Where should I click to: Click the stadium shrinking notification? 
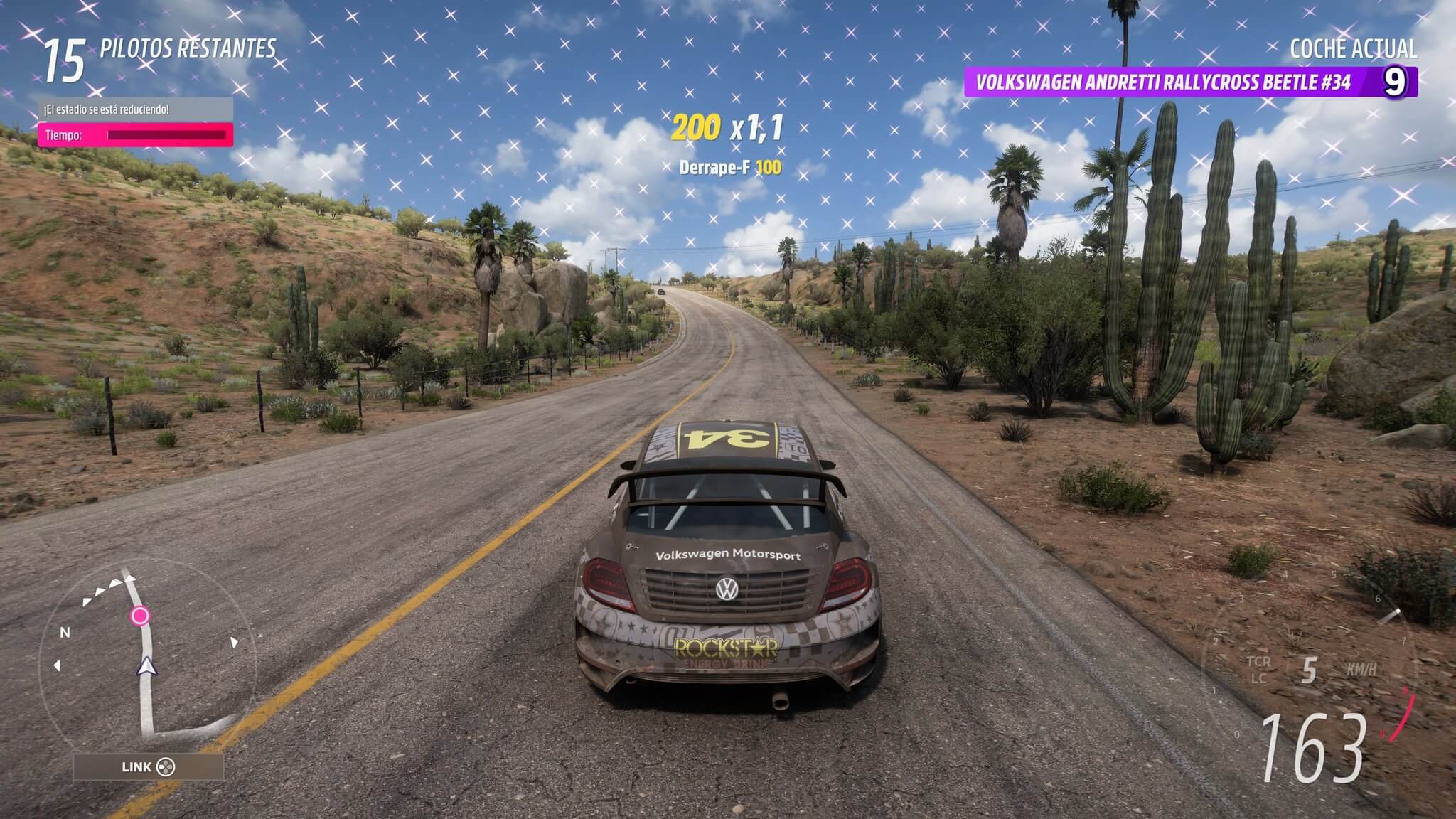pyautogui.click(x=135, y=109)
